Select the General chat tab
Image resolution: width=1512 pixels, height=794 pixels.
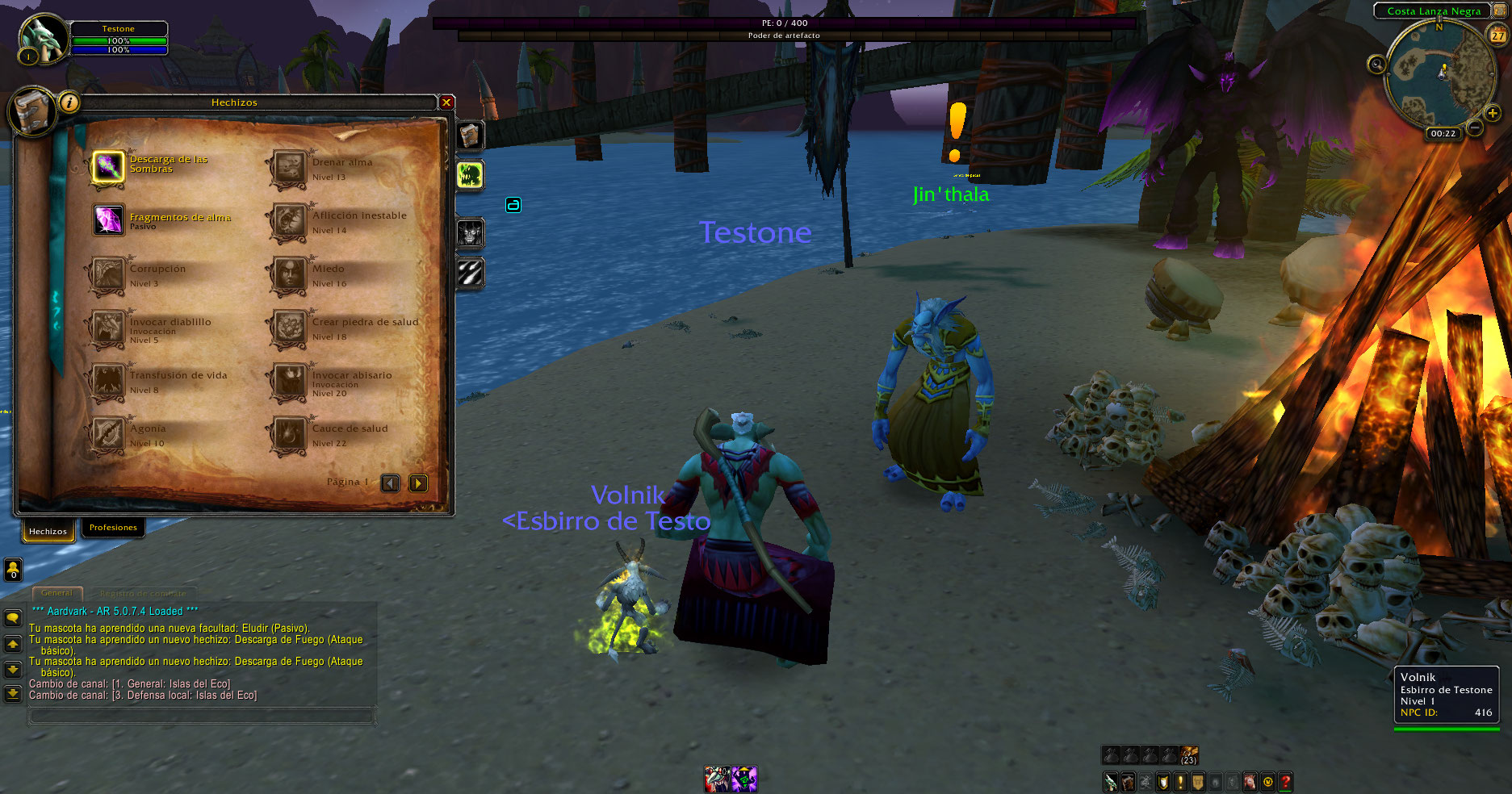point(57,593)
